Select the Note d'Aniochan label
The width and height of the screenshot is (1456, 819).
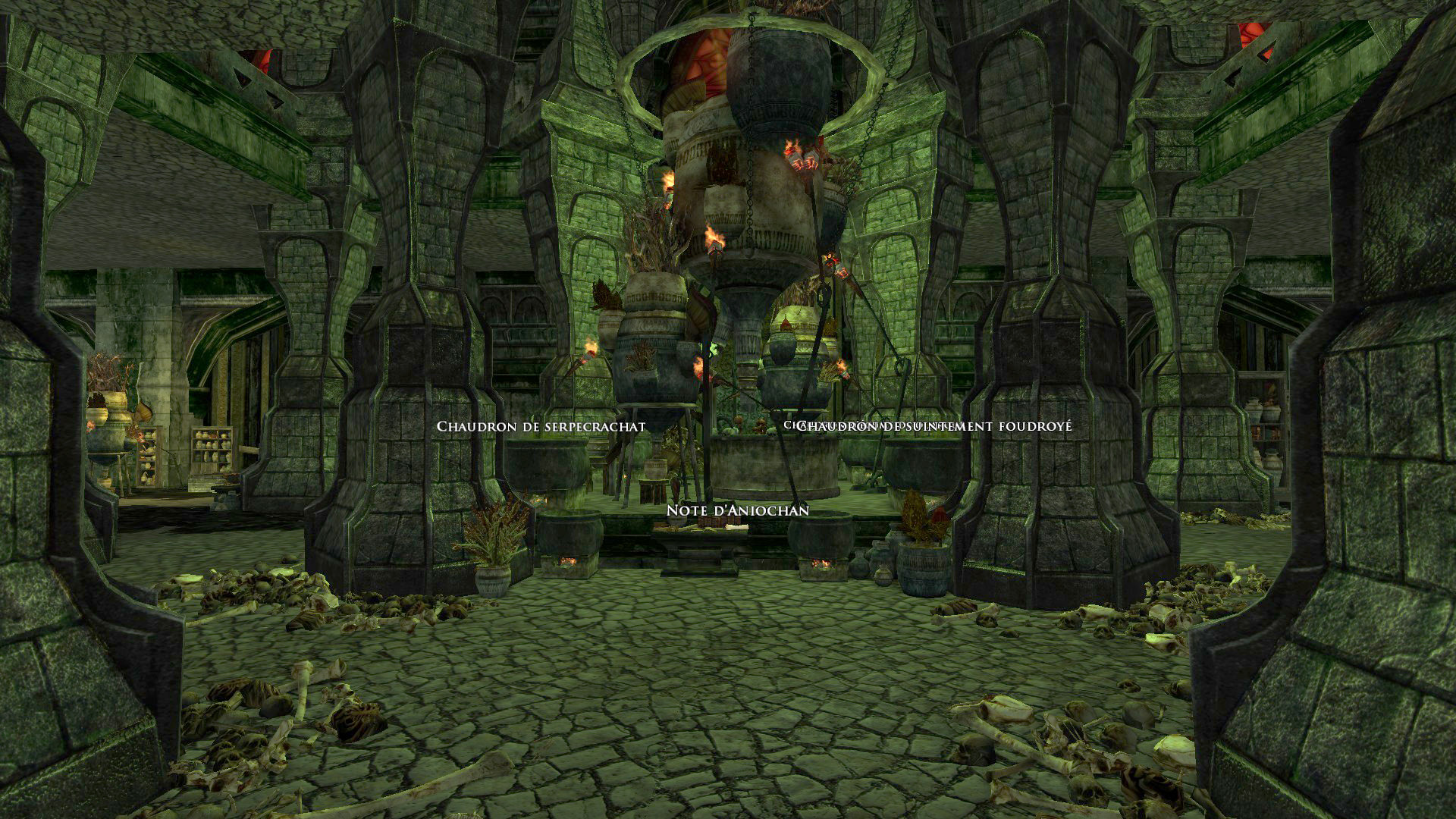click(737, 511)
